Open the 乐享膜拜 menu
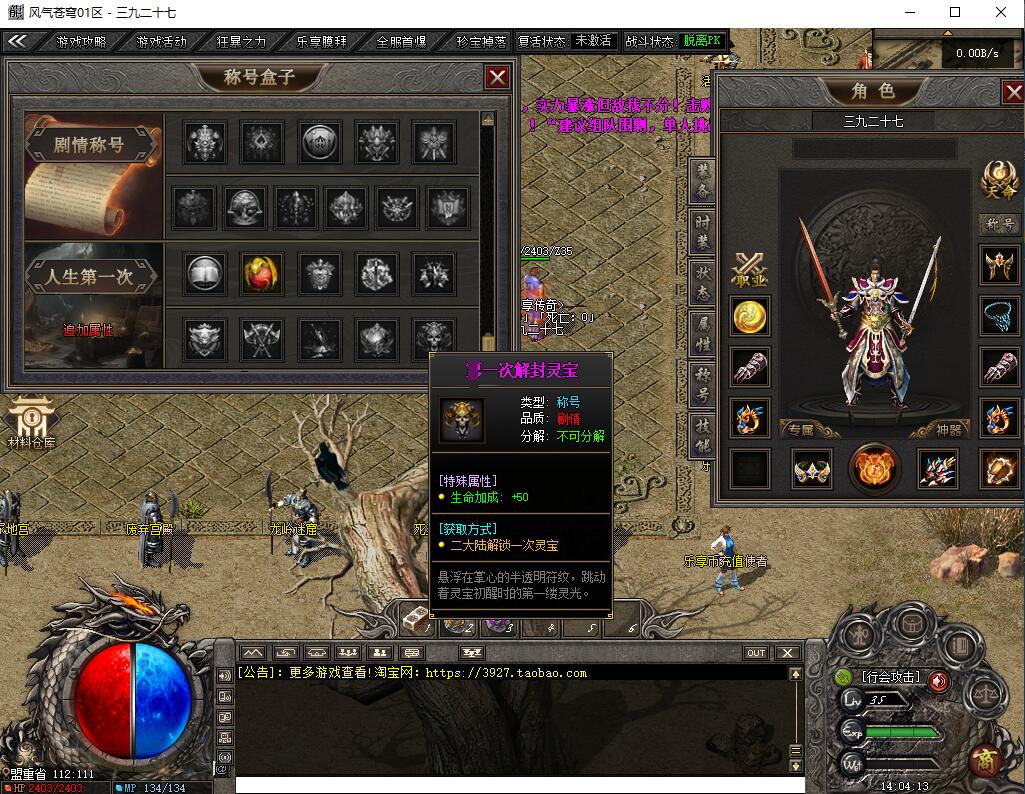1025x794 pixels. pyautogui.click(x=321, y=41)
